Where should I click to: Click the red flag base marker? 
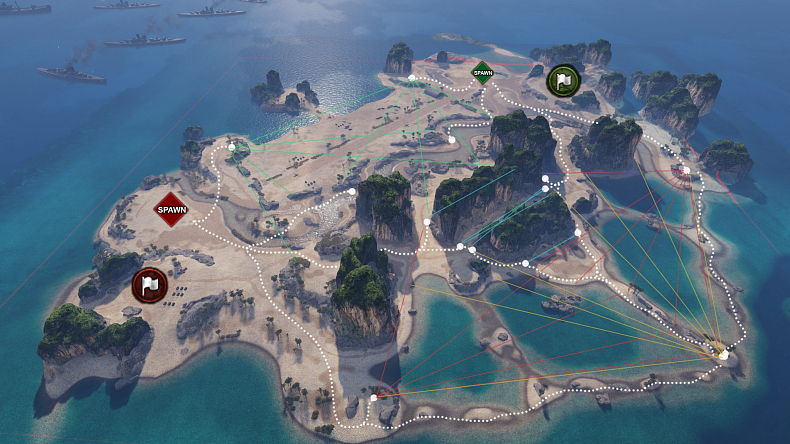(x=149, y=285)
